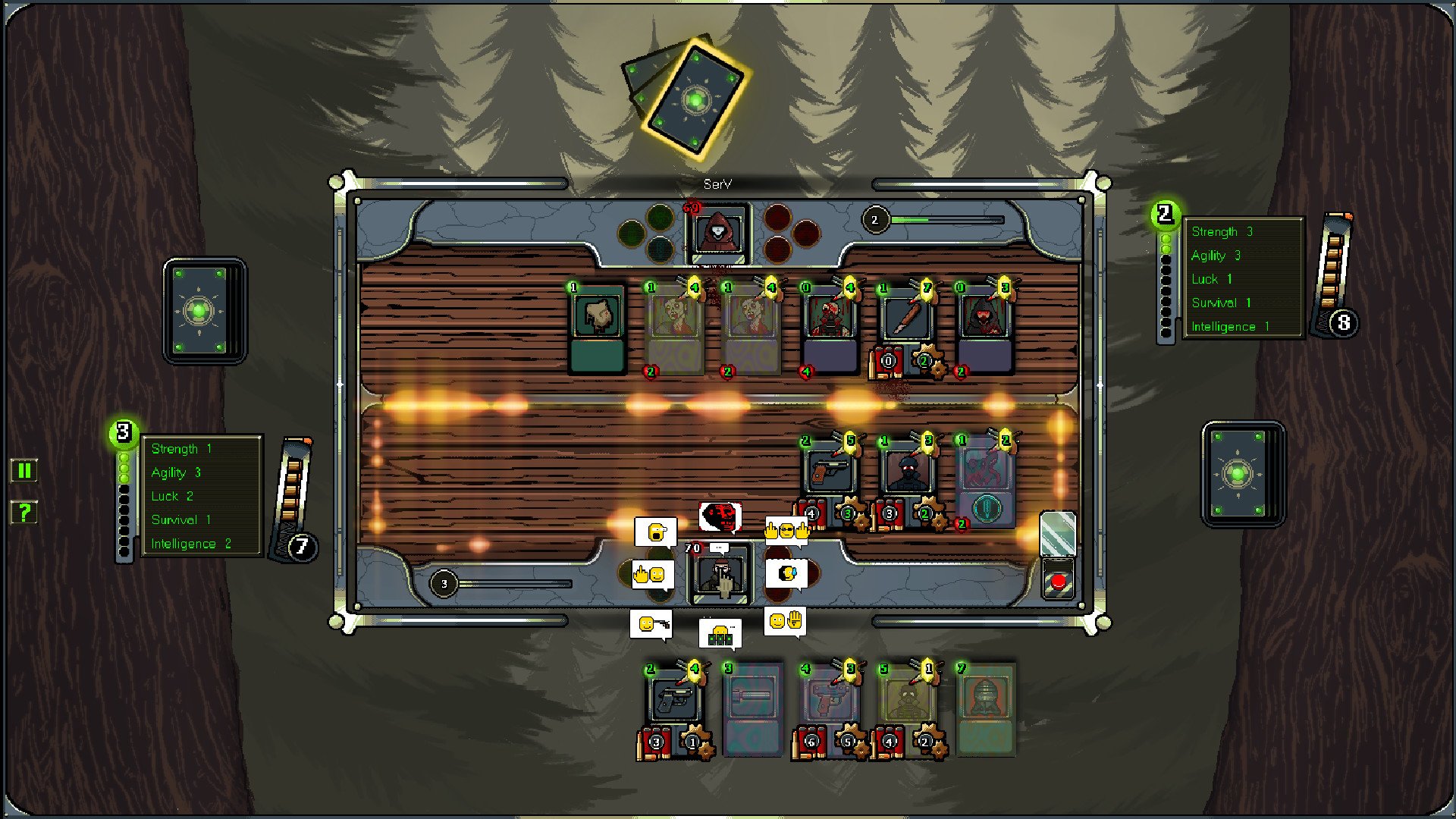Choose the sunglasses double-finger emote

tap(786, 531)
